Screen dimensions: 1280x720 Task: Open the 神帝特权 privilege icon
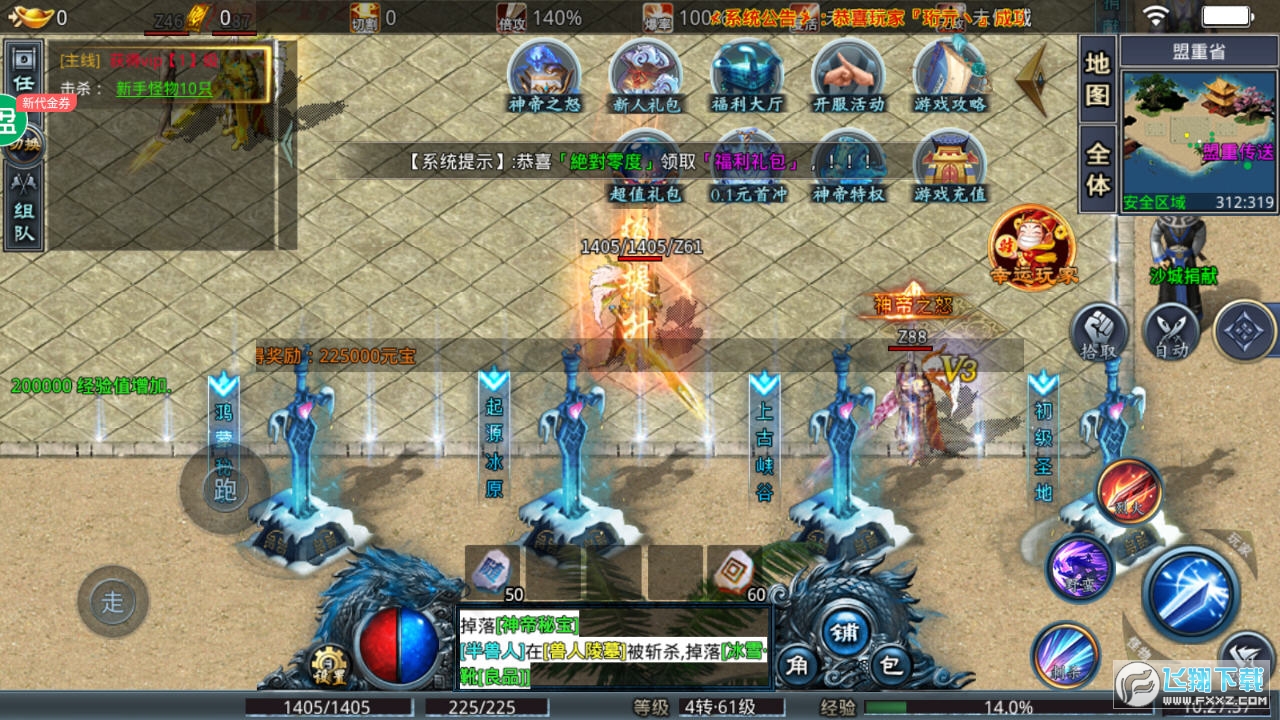[x=848, y=165]
